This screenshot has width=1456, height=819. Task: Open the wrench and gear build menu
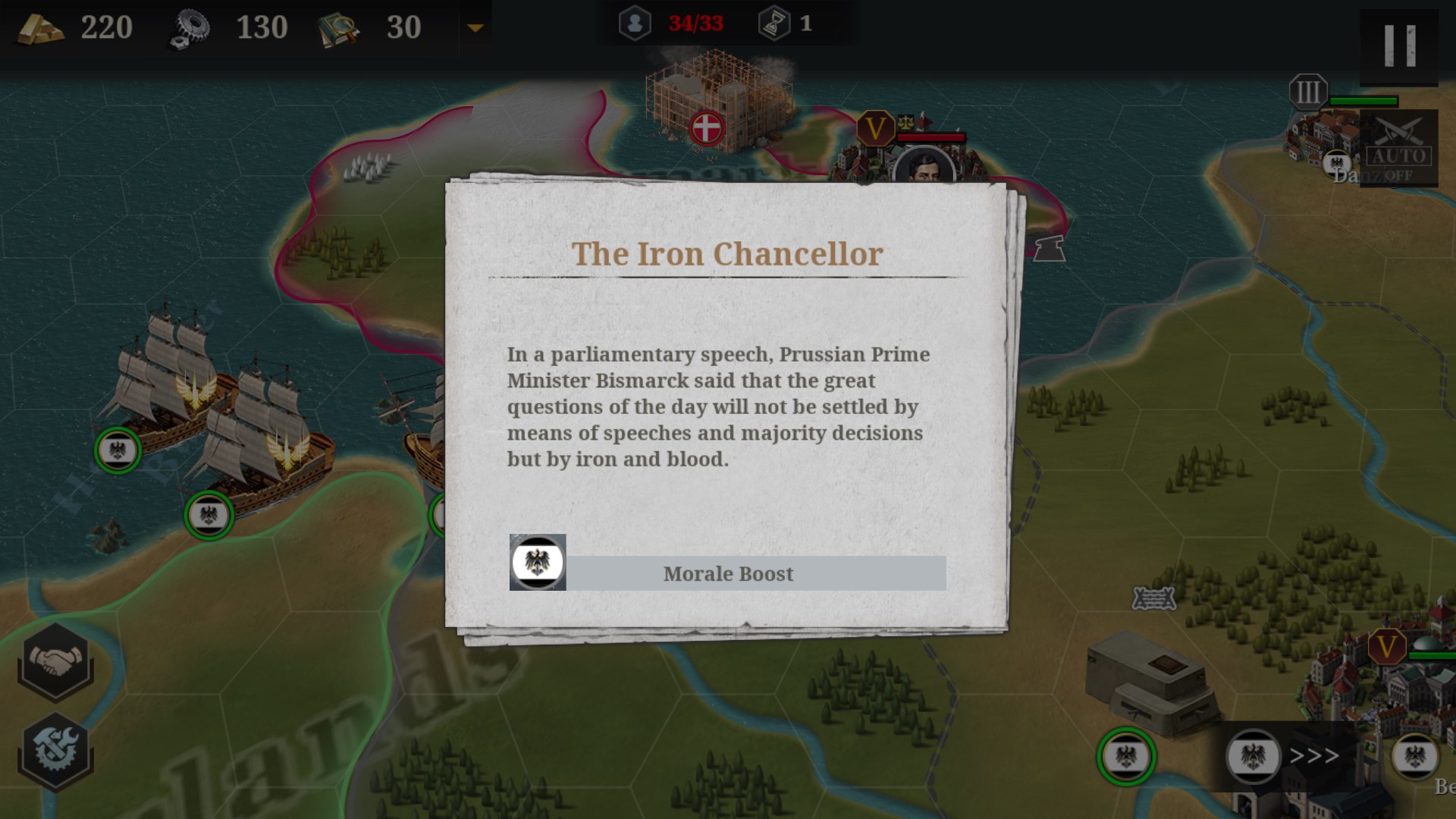click(55, 751)
